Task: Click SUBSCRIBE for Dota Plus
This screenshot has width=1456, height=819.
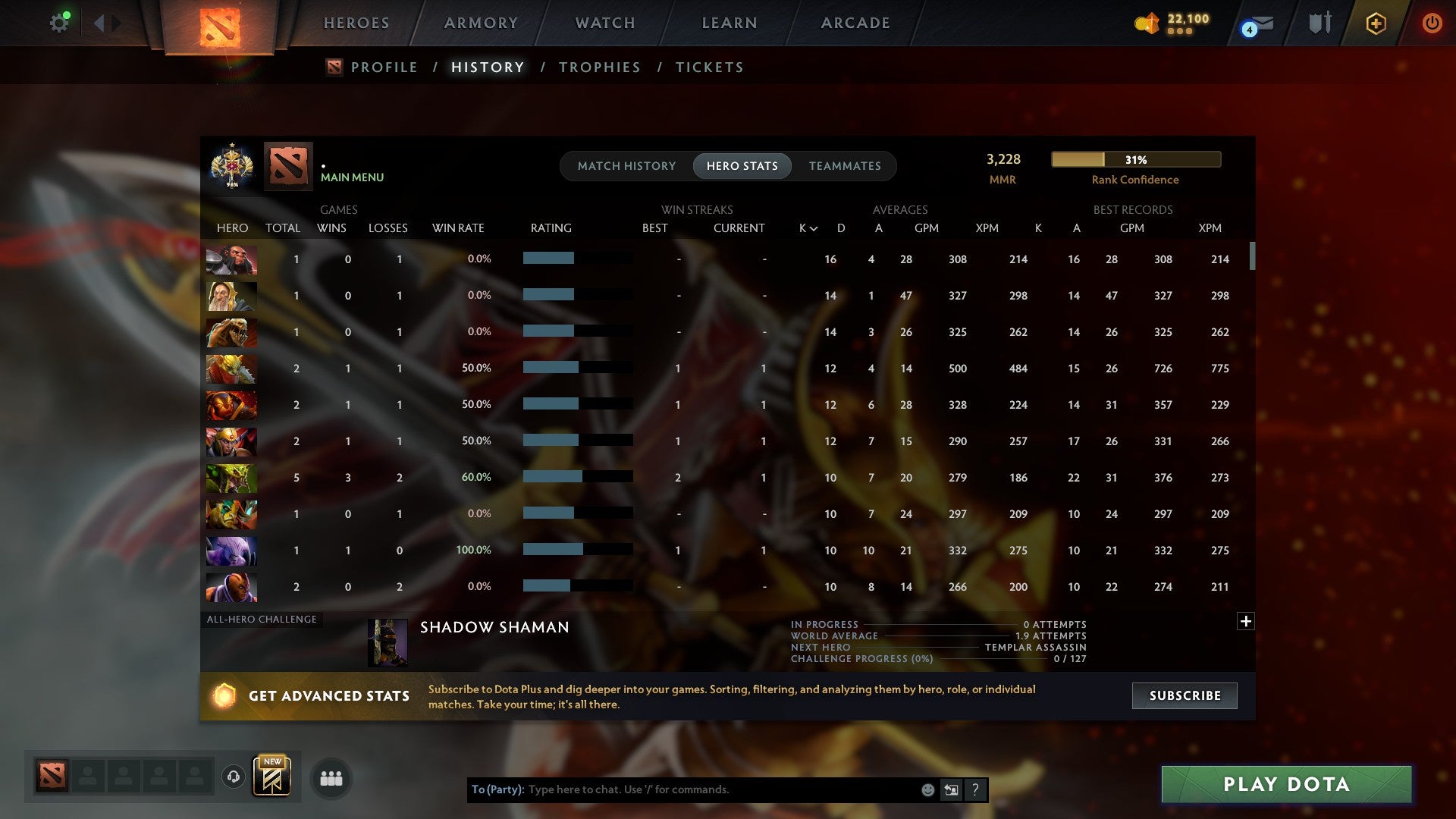Action: pos(1184,695)
